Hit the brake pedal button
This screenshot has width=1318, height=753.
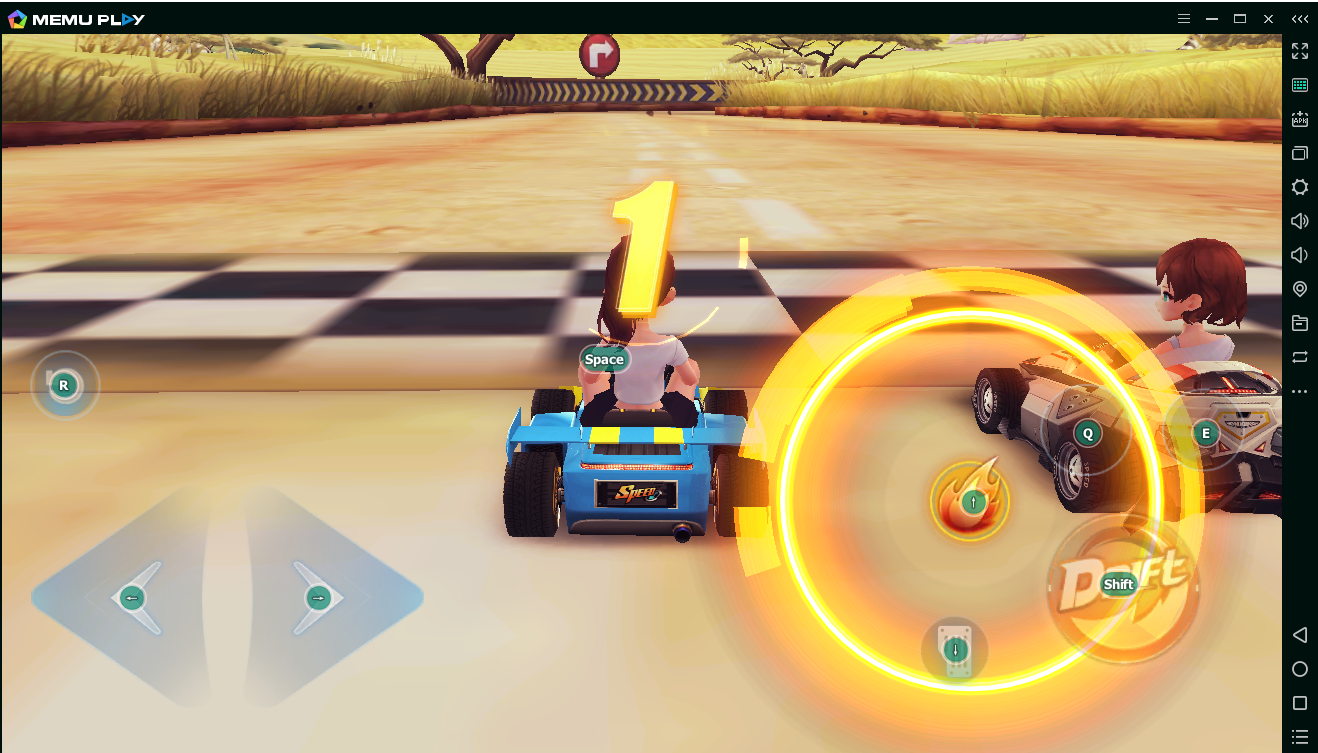[955, 650]
